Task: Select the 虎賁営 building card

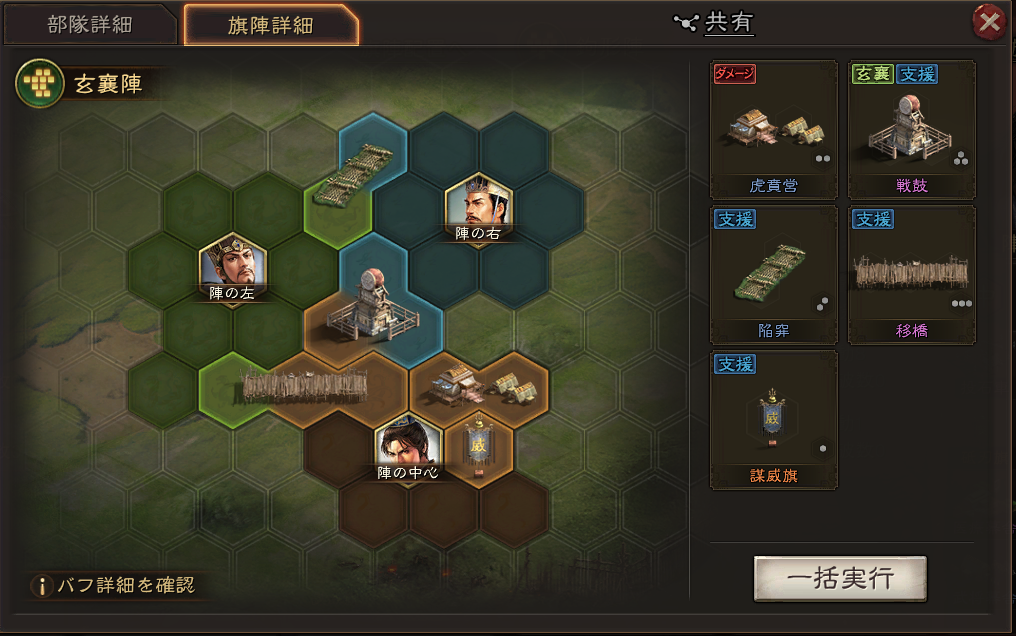Action: pyautogui.click(x=773, y=130)
